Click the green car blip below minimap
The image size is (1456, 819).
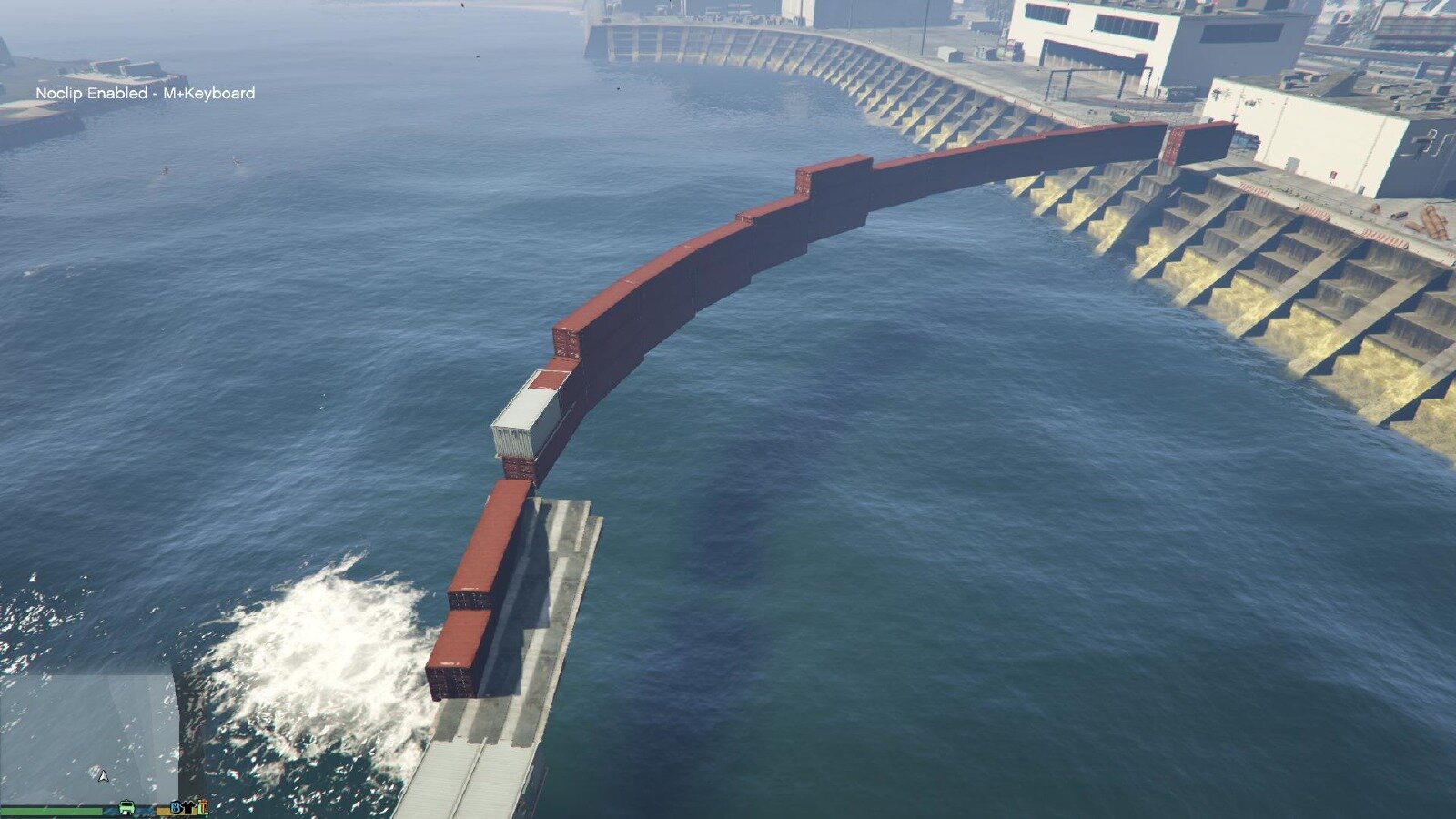pos(126,807)
